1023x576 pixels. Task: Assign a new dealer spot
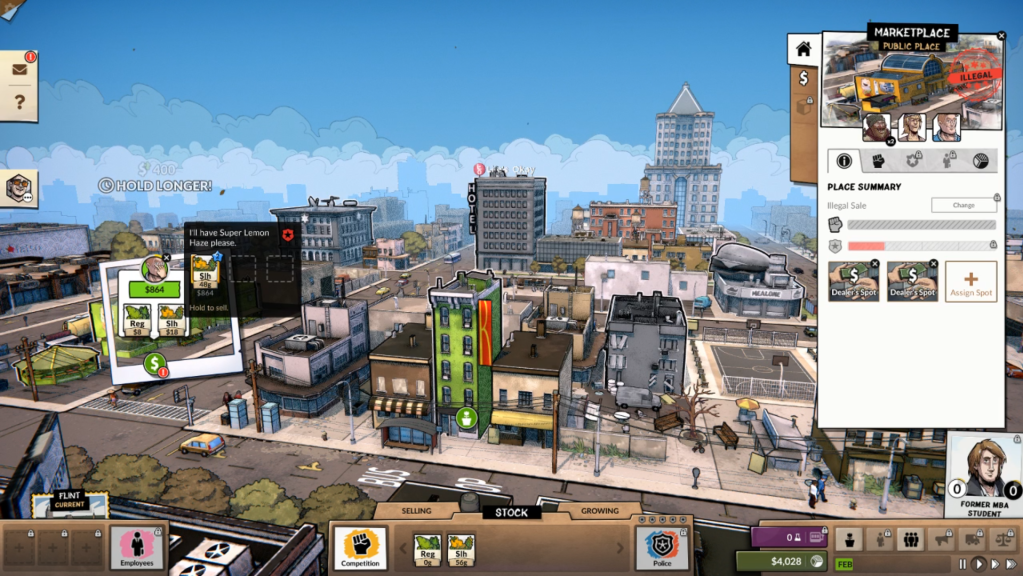pyautogui.click(x=970, y=281)
